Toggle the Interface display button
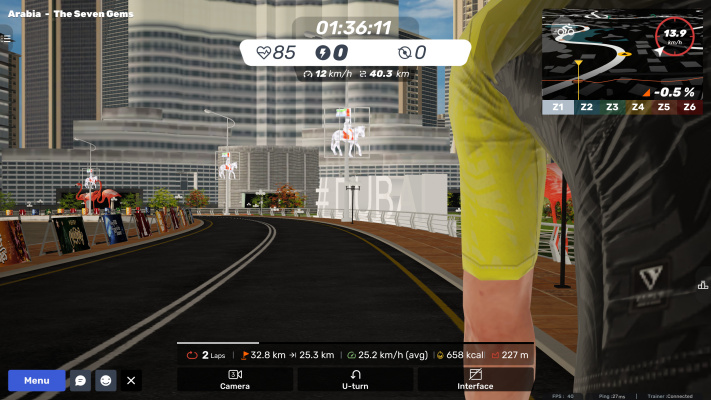The width and height of the screenshot is (711, 400). pos(475,379)
